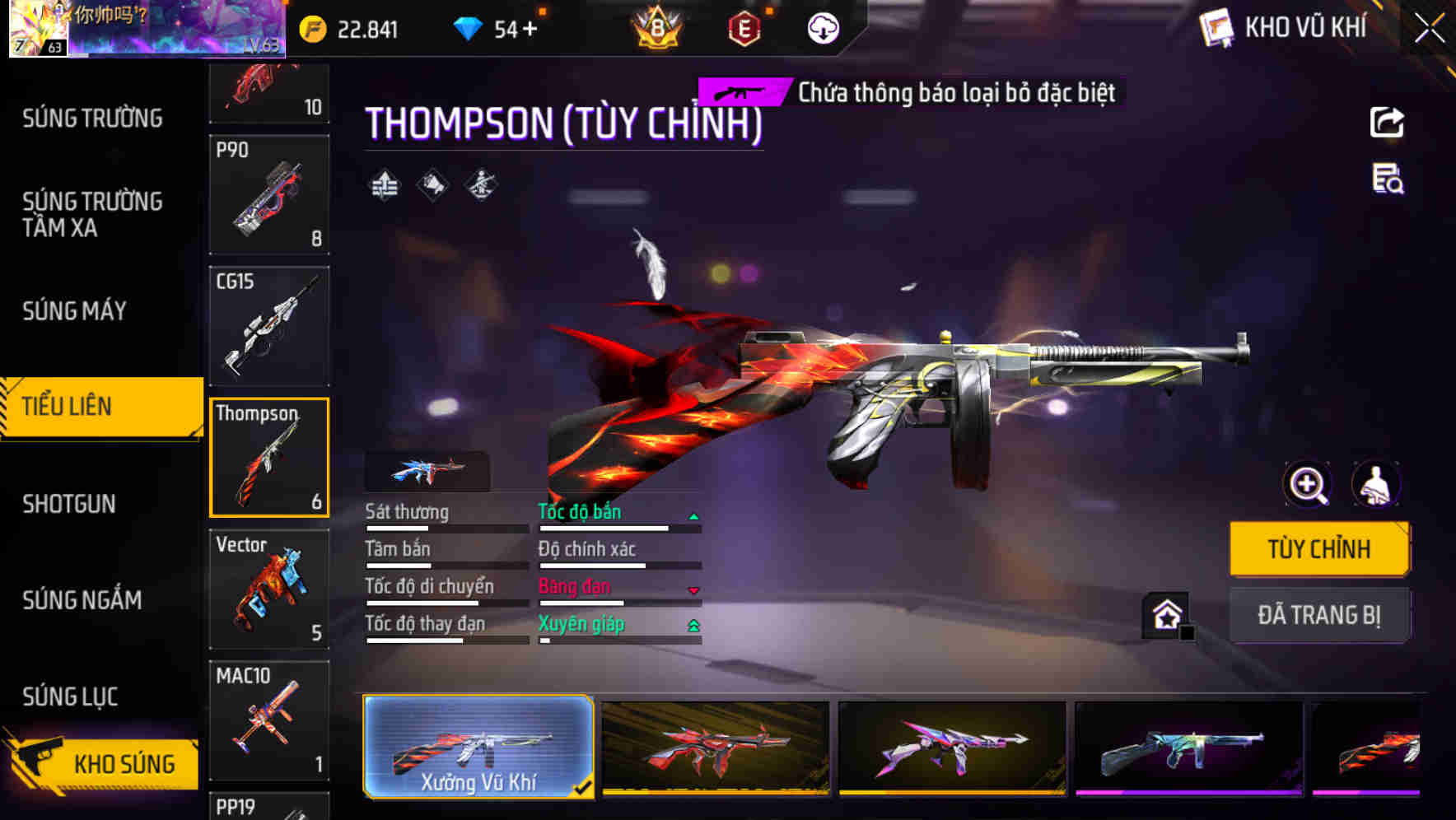Viewport: 1456px width, 820px height.
Task: Select the magnifying glass zoom icon
Action: click(1307, 485)
